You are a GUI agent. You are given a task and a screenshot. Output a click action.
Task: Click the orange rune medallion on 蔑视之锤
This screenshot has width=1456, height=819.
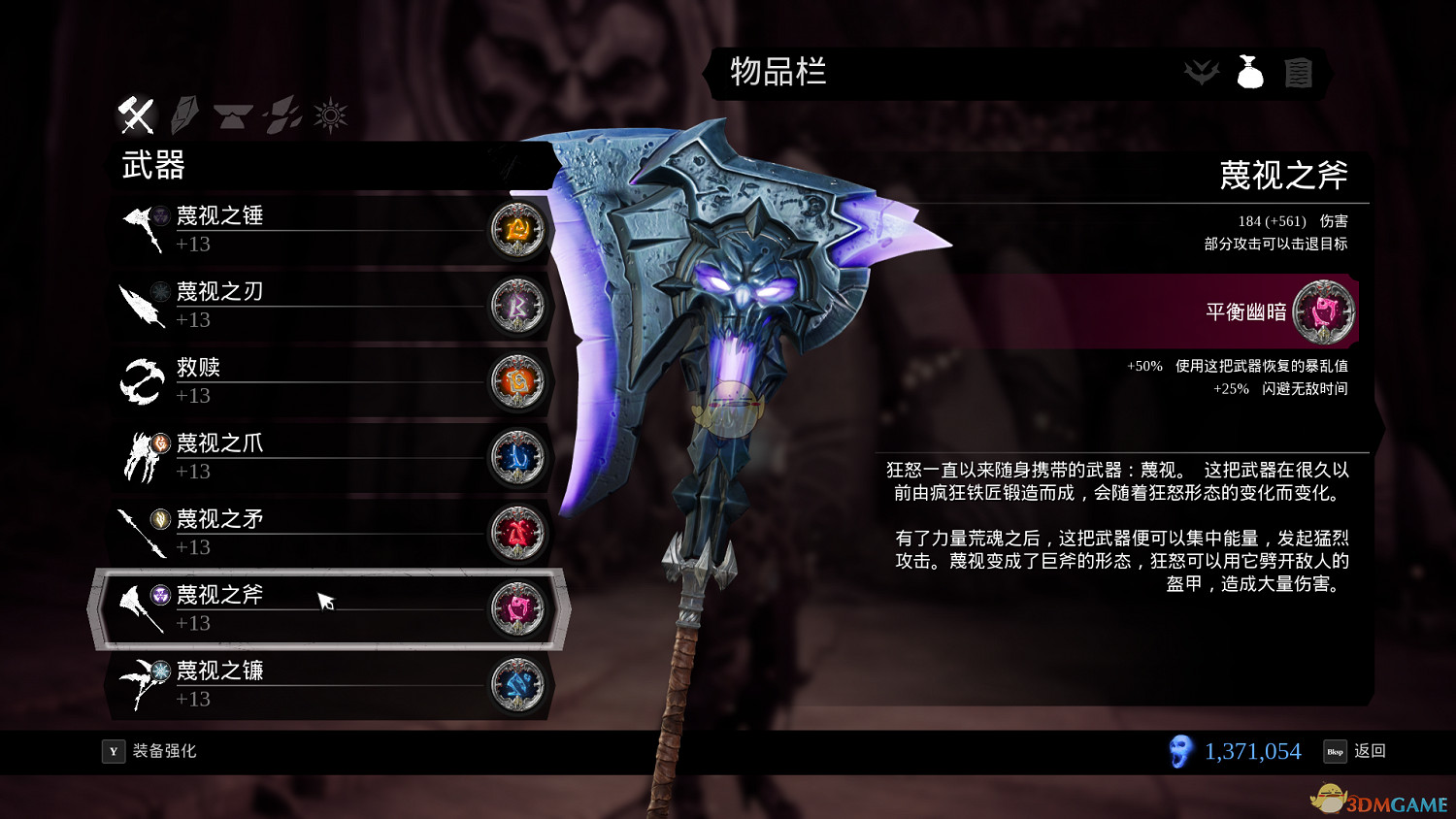[x=517, y=230]
